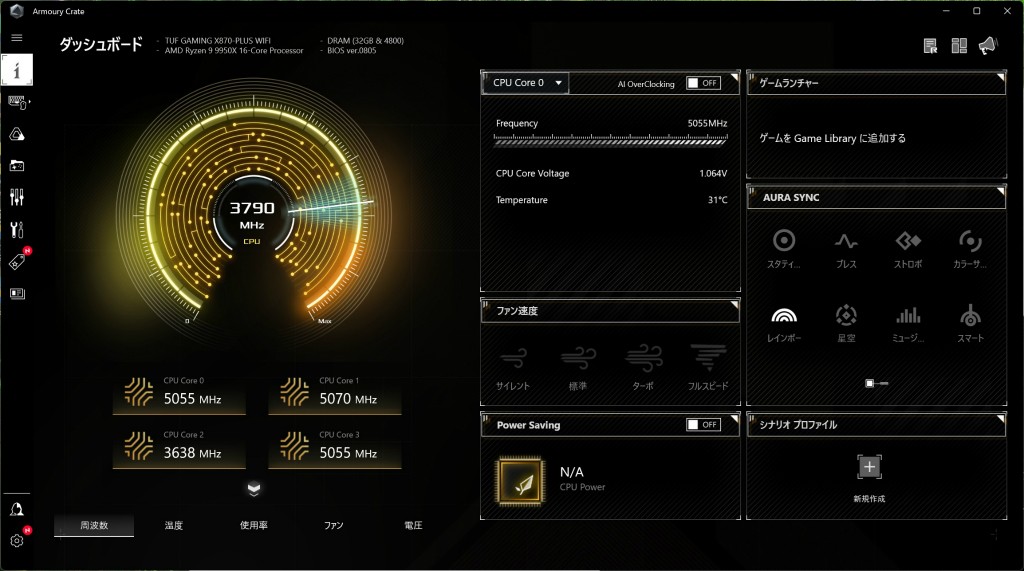Open the ファン tab
Screen dimensions: 1024x571
333,525
